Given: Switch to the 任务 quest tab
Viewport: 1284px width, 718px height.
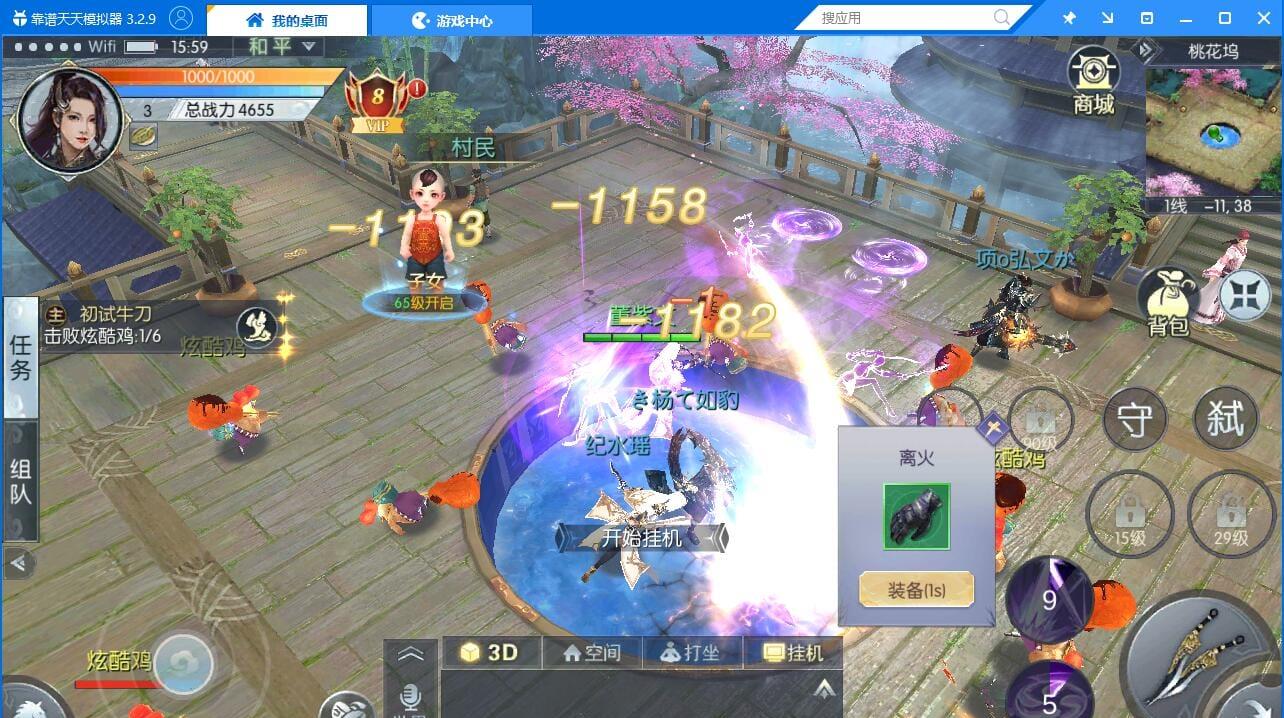Looking at the screenshot, I should [20, 358].
